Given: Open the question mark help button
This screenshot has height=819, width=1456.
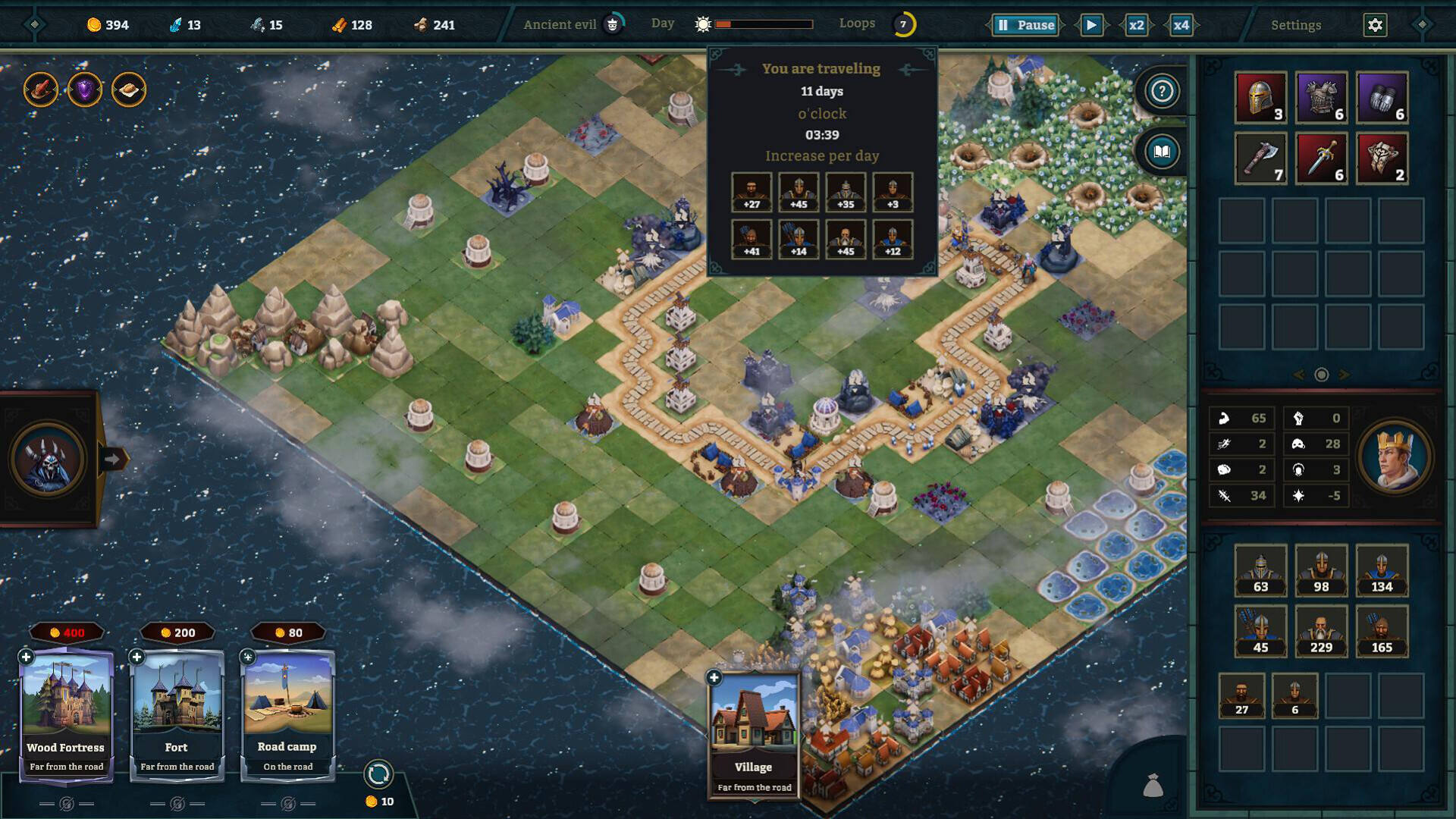Looking at the screenshot, I should [1162, 91].
